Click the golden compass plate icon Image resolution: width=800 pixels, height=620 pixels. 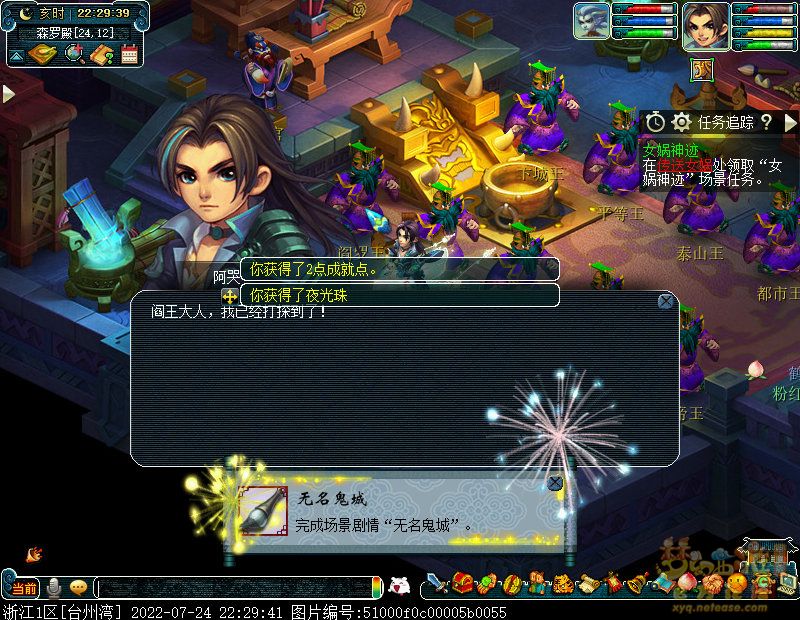click(x=40, y=54)
